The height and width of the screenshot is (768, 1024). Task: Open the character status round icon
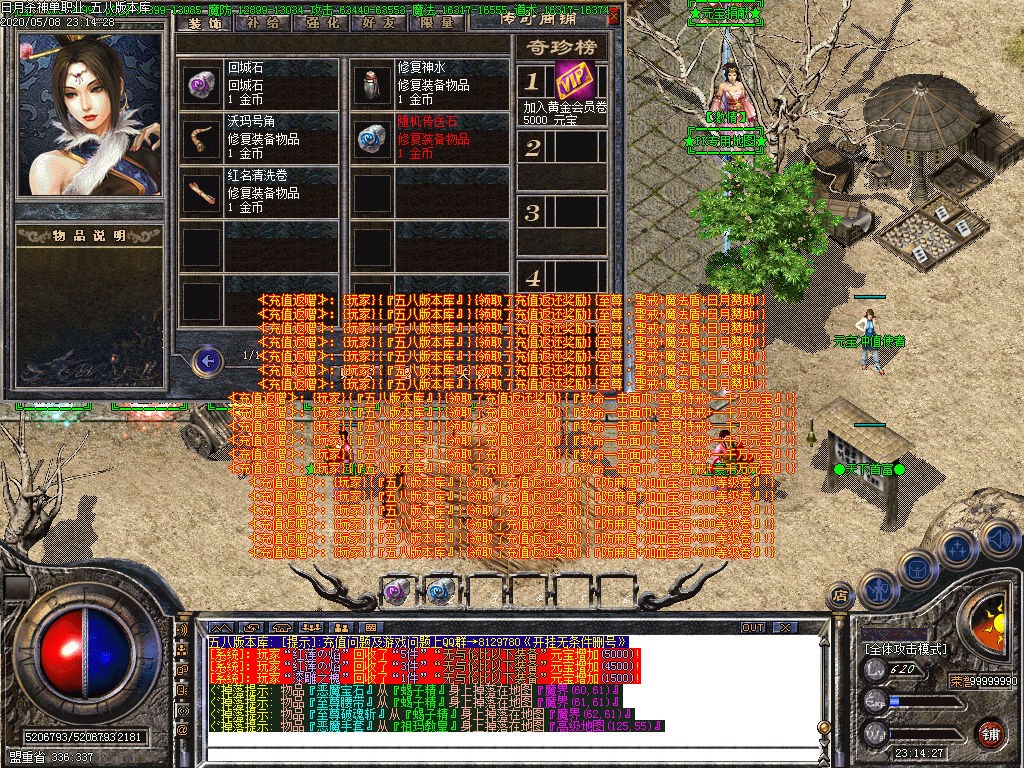(877, 588)
